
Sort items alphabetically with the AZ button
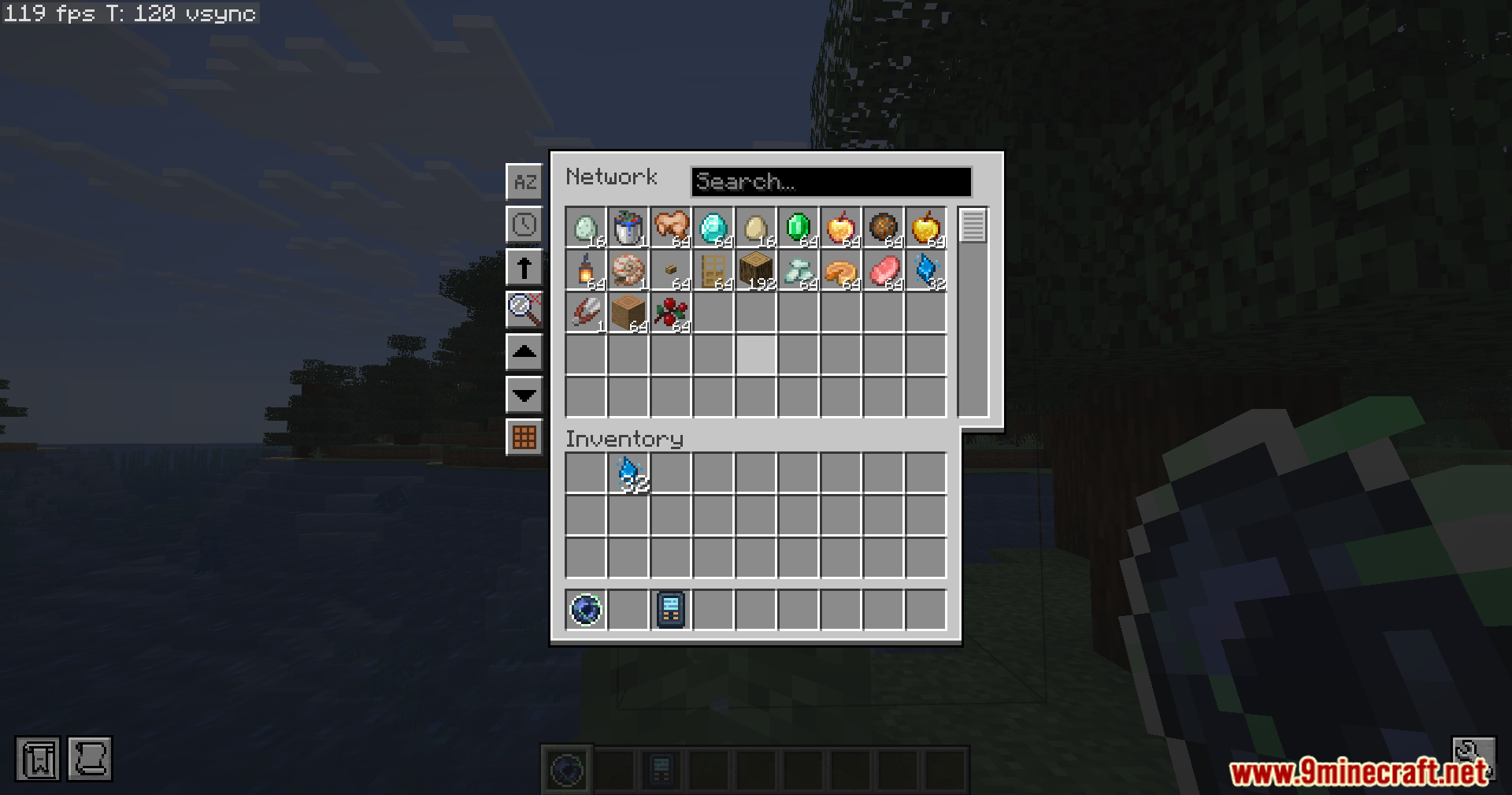[x=524, y=181]
